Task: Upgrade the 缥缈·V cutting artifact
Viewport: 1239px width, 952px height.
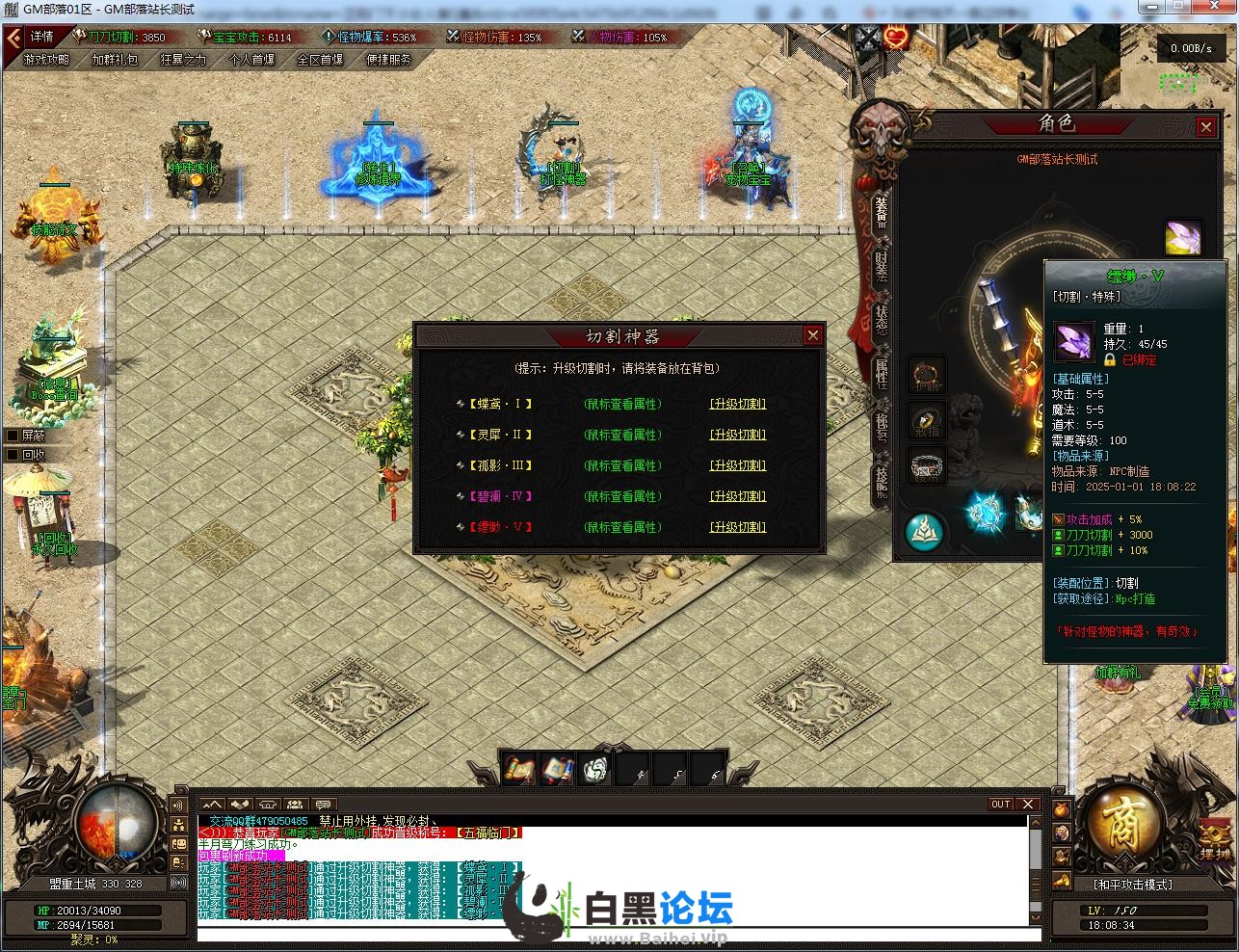Action: tap(738, 527)
